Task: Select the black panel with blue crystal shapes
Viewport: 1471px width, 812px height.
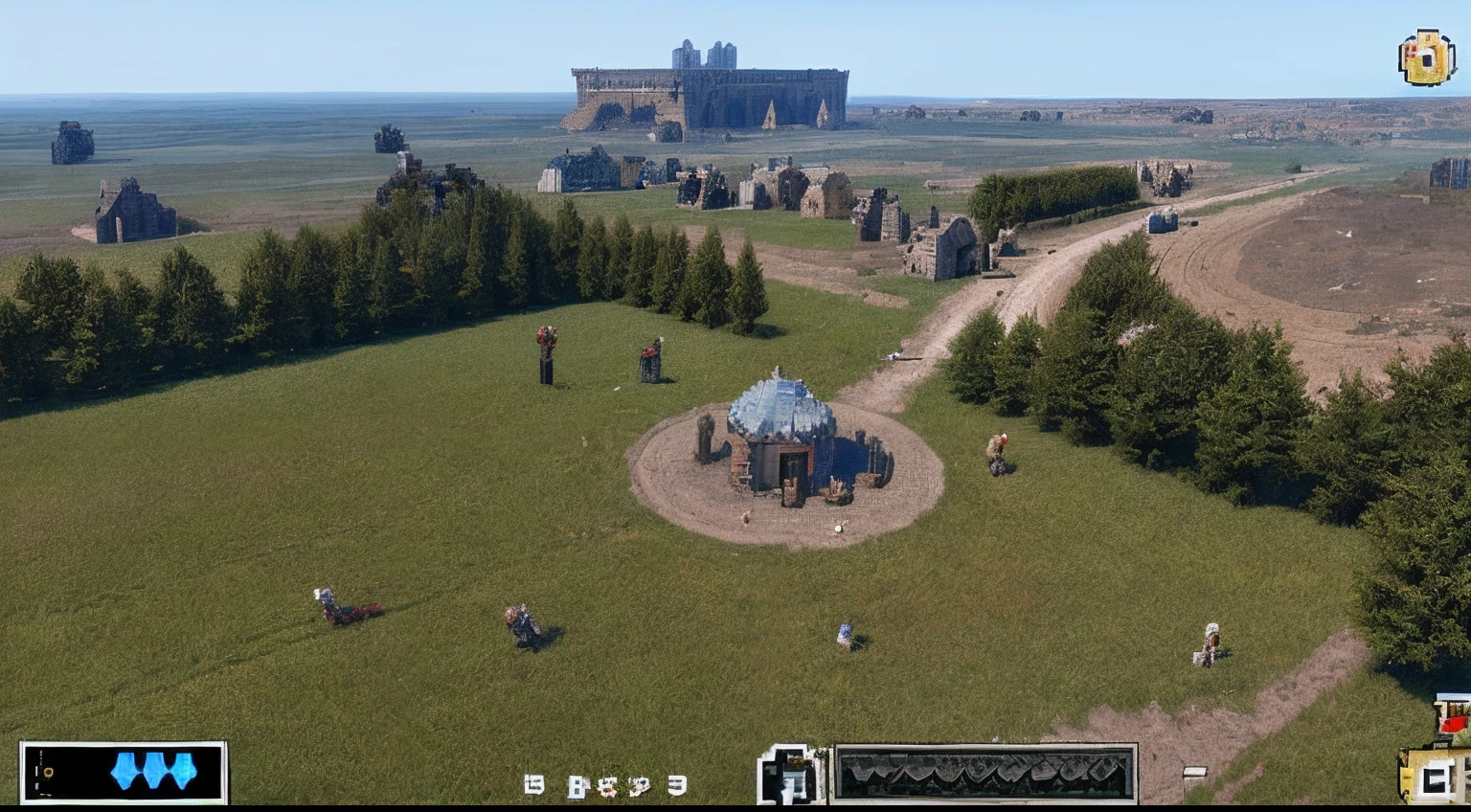Action: tap(124, 772)
